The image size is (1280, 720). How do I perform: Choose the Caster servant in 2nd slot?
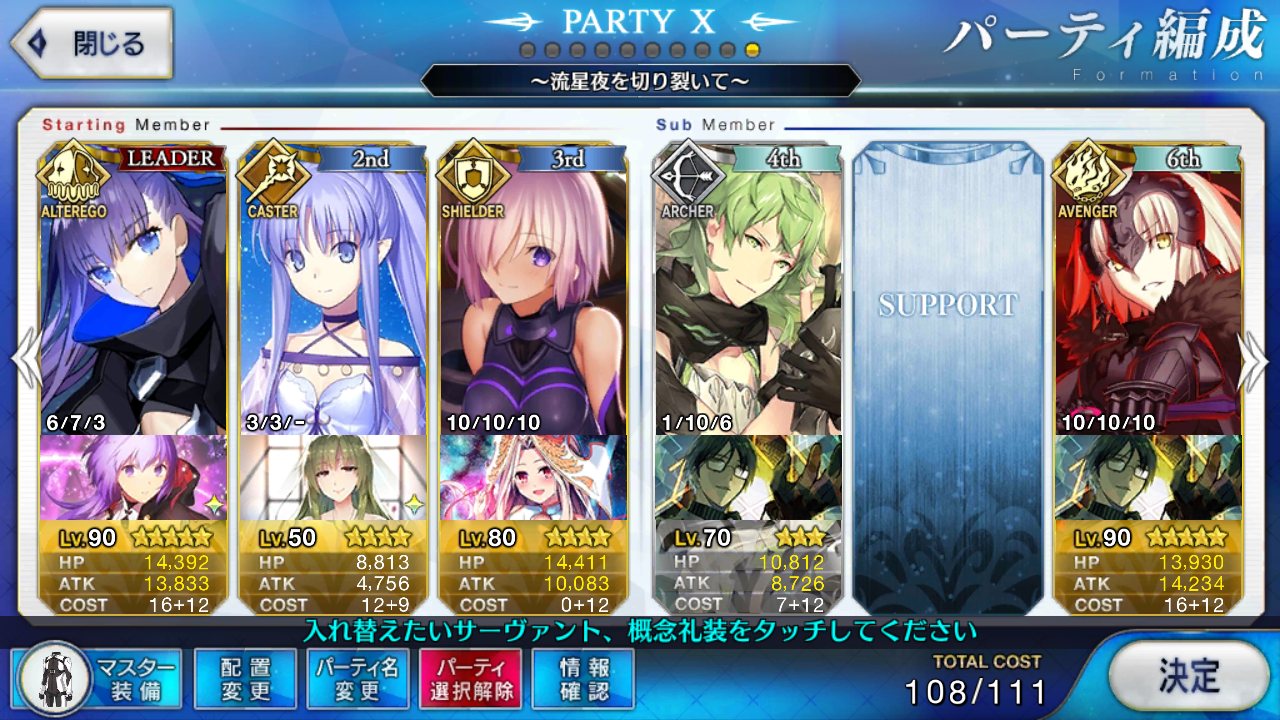333,300
